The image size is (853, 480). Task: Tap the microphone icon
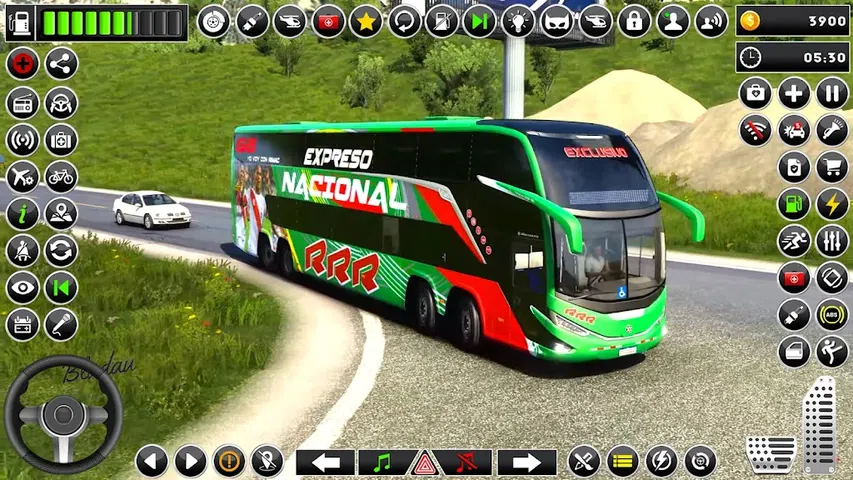61,324
